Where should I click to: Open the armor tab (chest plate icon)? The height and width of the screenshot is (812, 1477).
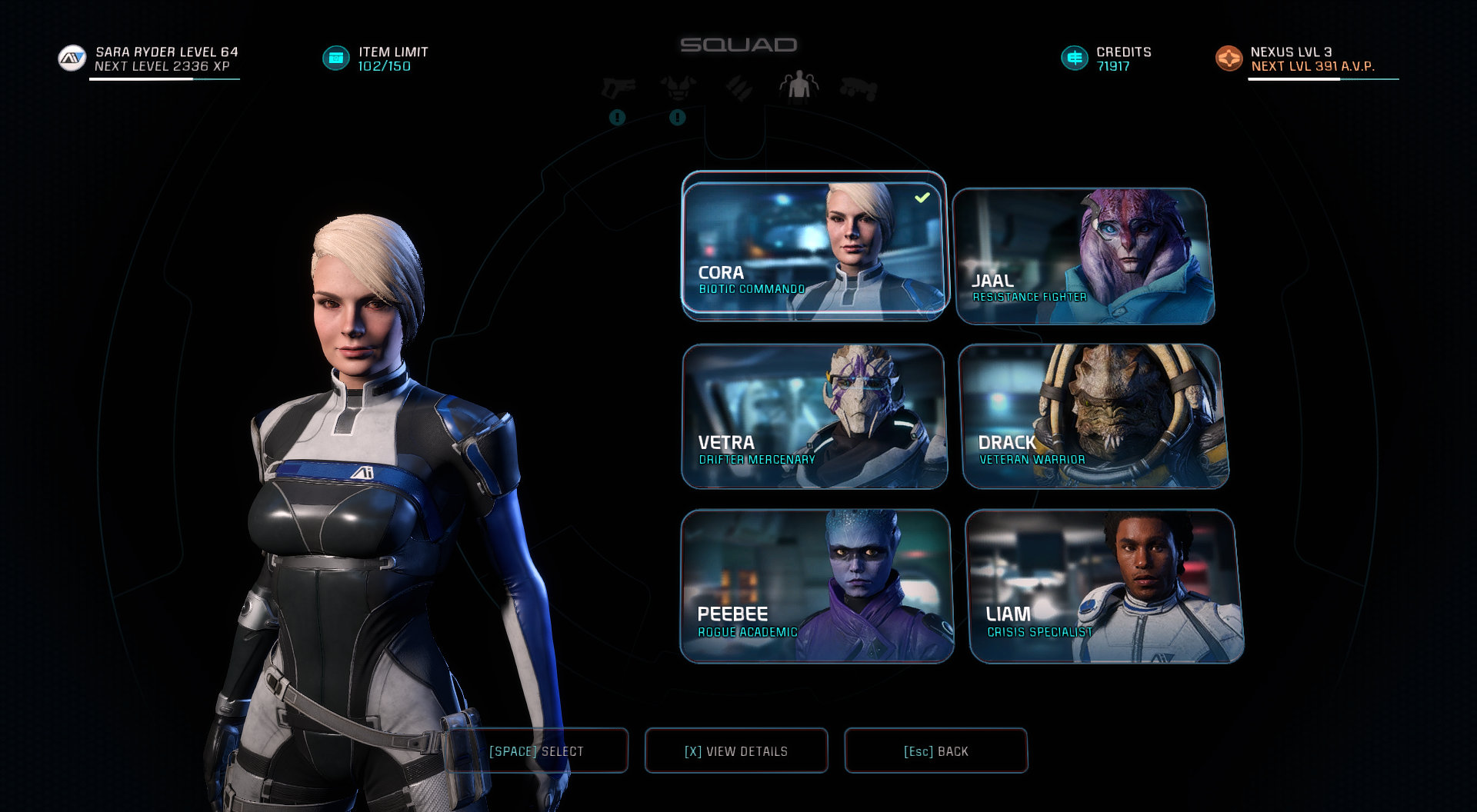tap(678, 88)
